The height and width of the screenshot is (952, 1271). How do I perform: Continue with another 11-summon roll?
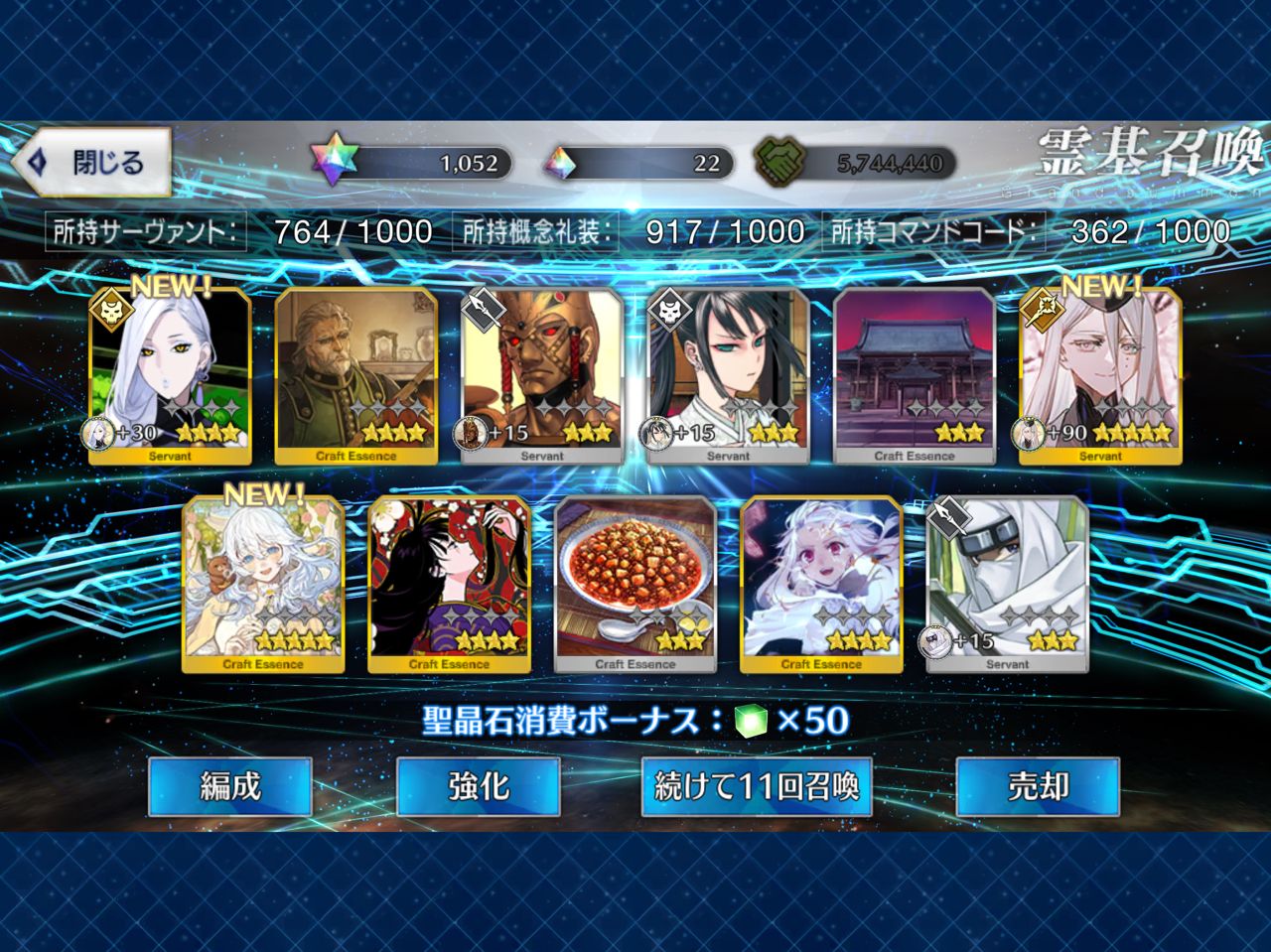coord(757,786)
